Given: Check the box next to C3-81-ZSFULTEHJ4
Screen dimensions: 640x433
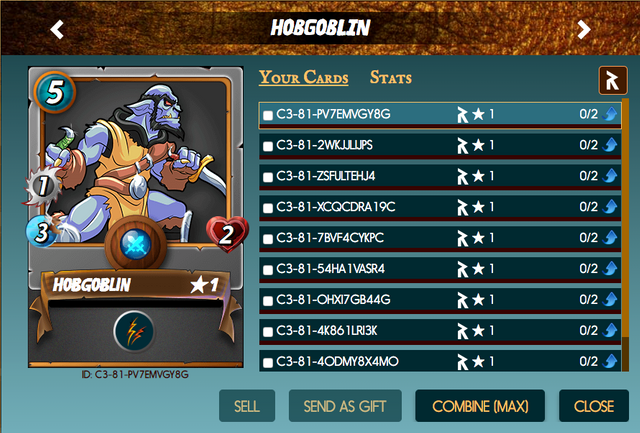Looking at the screenshot, I should coord(268,177).
